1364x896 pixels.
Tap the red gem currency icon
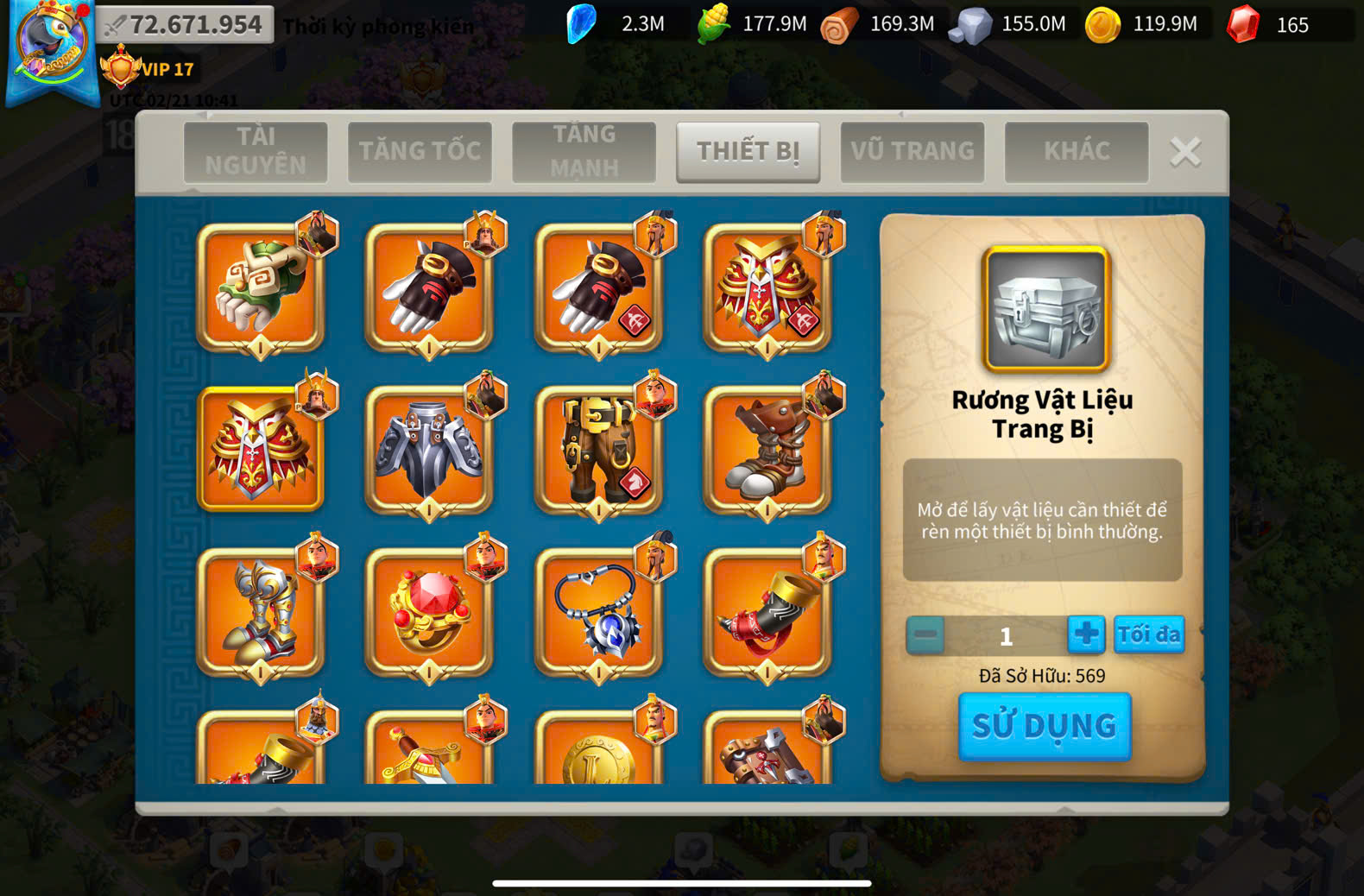pyautogui.click(x=1243, y=24)
